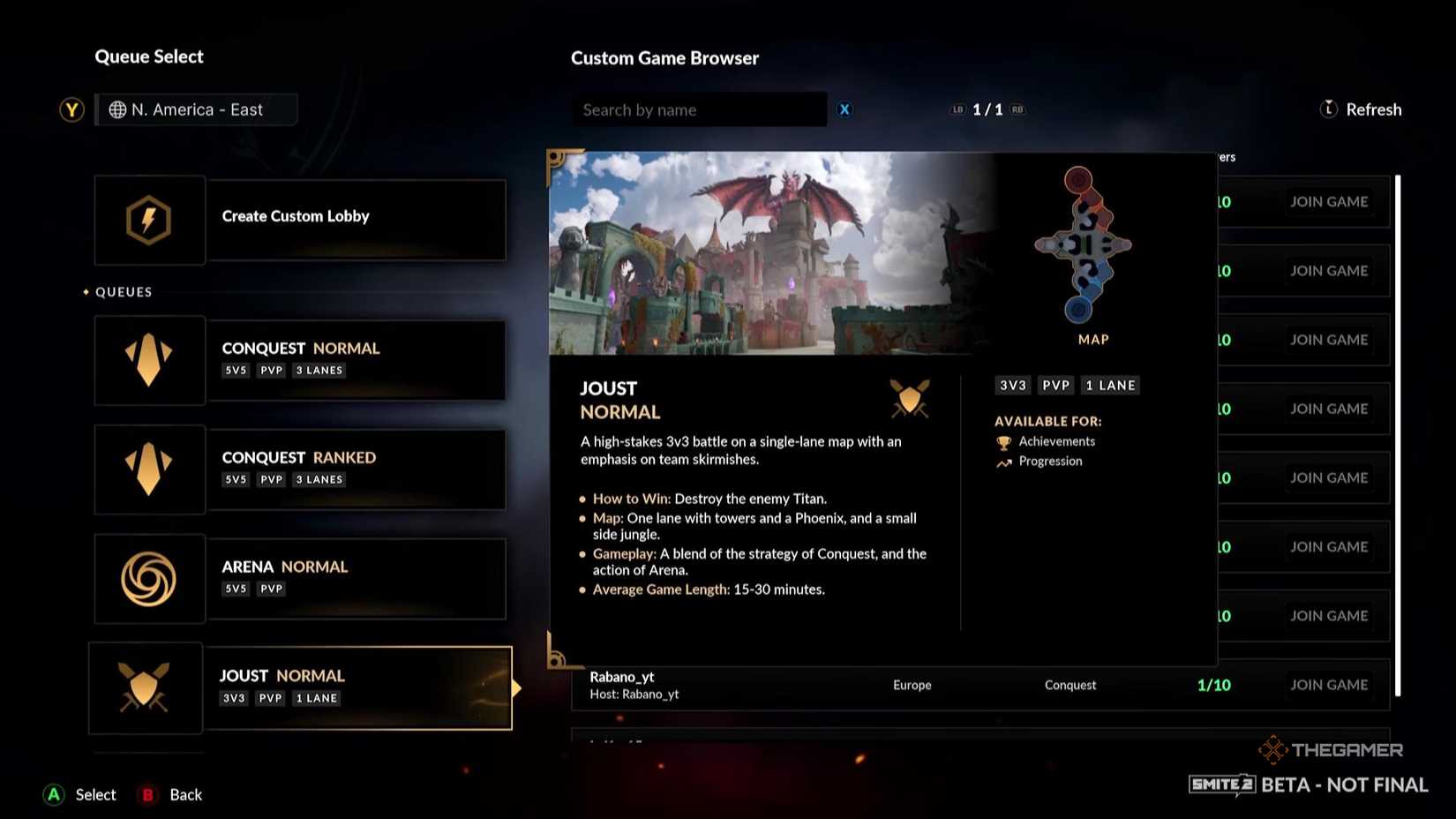The height and width of the screenshot is (819, 1456).
Task: Open the N. America - East region dropdown
Action: pos(196,109)
